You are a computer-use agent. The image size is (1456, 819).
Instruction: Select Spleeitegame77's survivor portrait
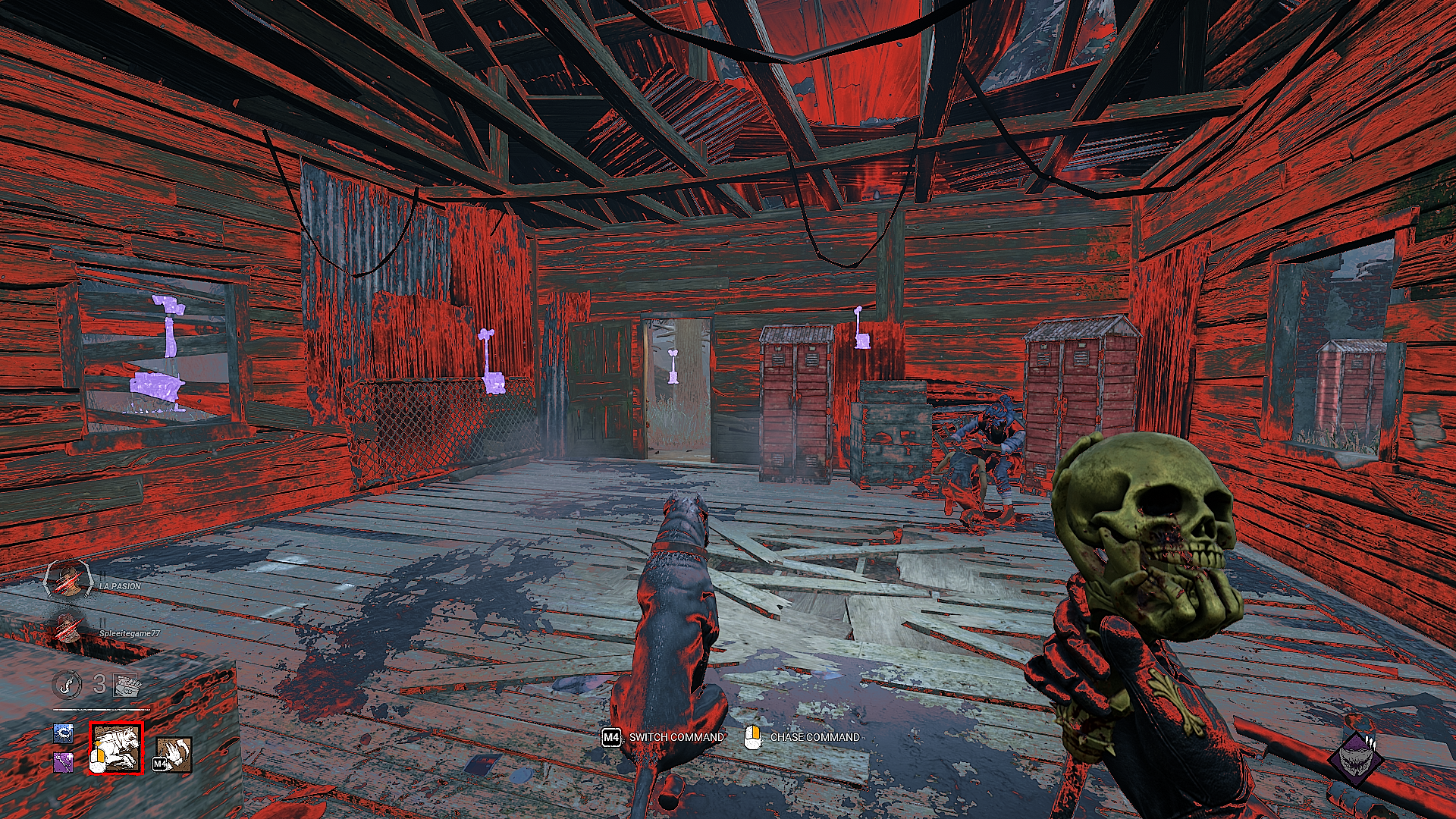point(69,629)
